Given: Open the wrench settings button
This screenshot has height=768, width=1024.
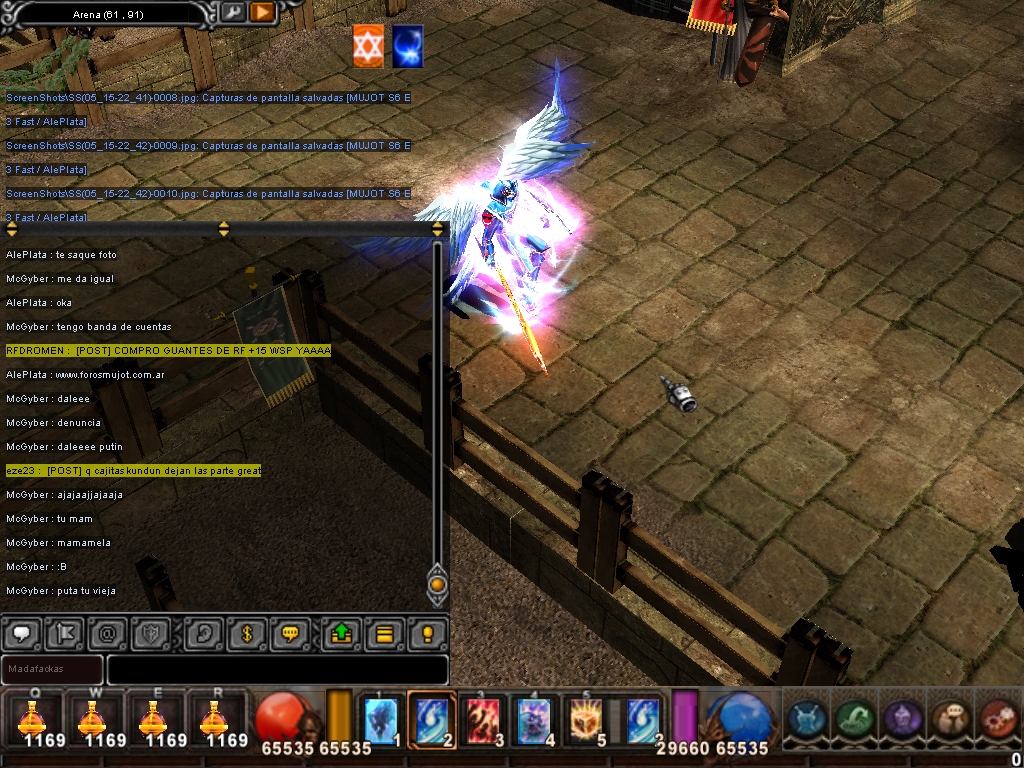Looking at the screenshot, I should point(232,12).
